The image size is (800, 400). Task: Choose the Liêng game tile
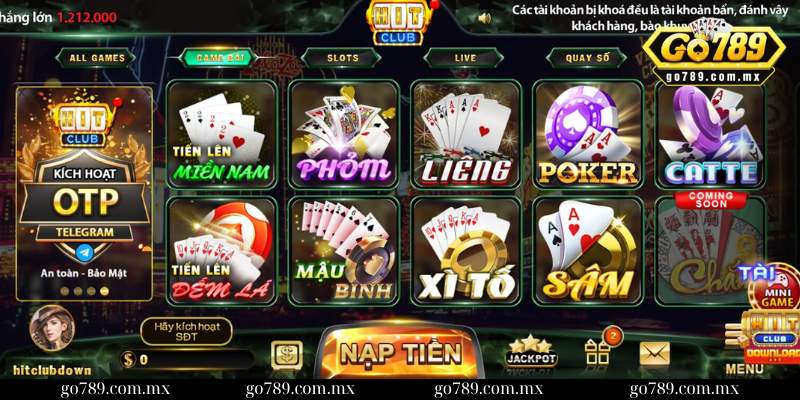(x=466, y=135)
